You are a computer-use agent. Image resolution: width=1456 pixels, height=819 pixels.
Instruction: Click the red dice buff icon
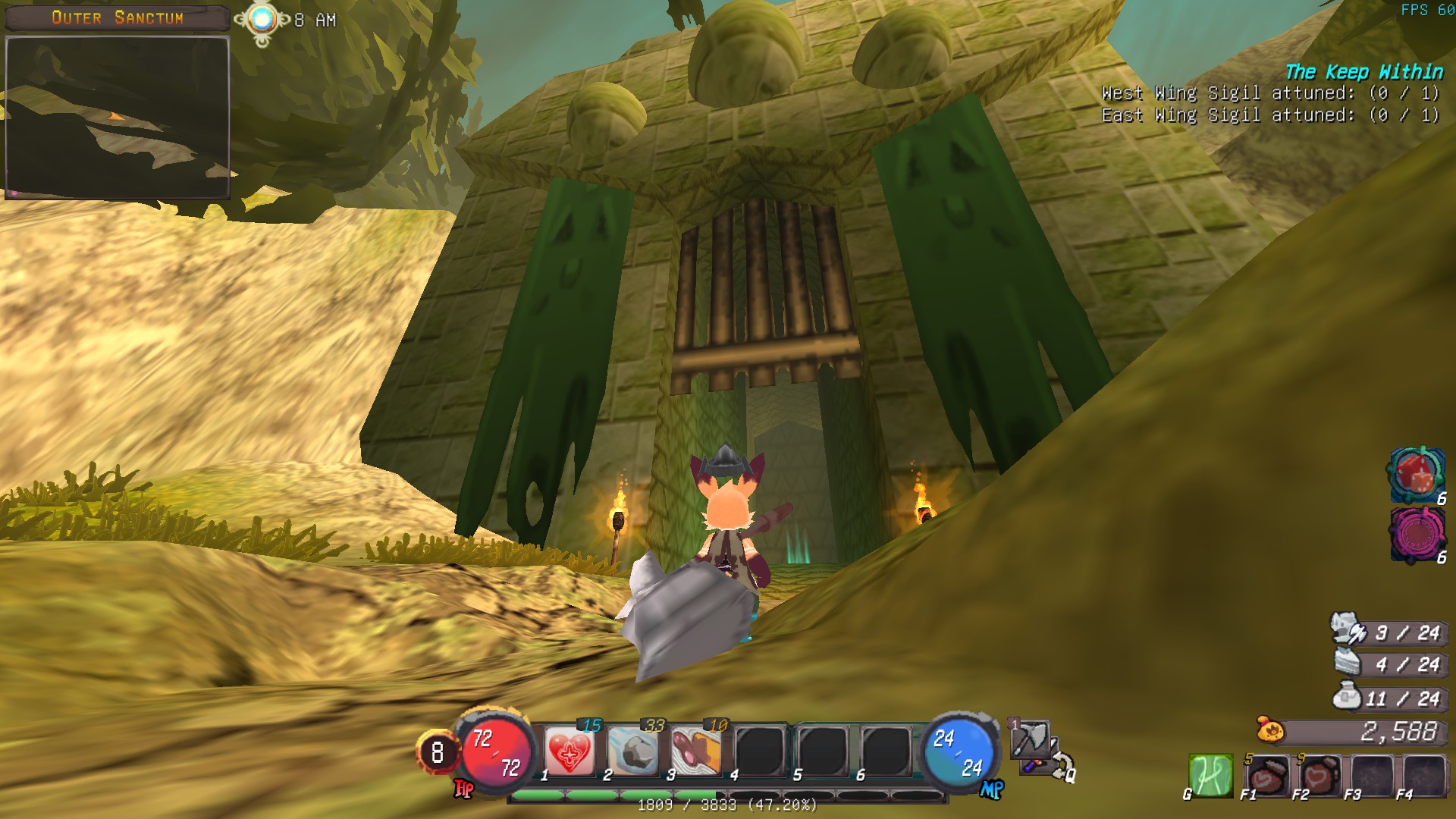(x=1417, y=475)
